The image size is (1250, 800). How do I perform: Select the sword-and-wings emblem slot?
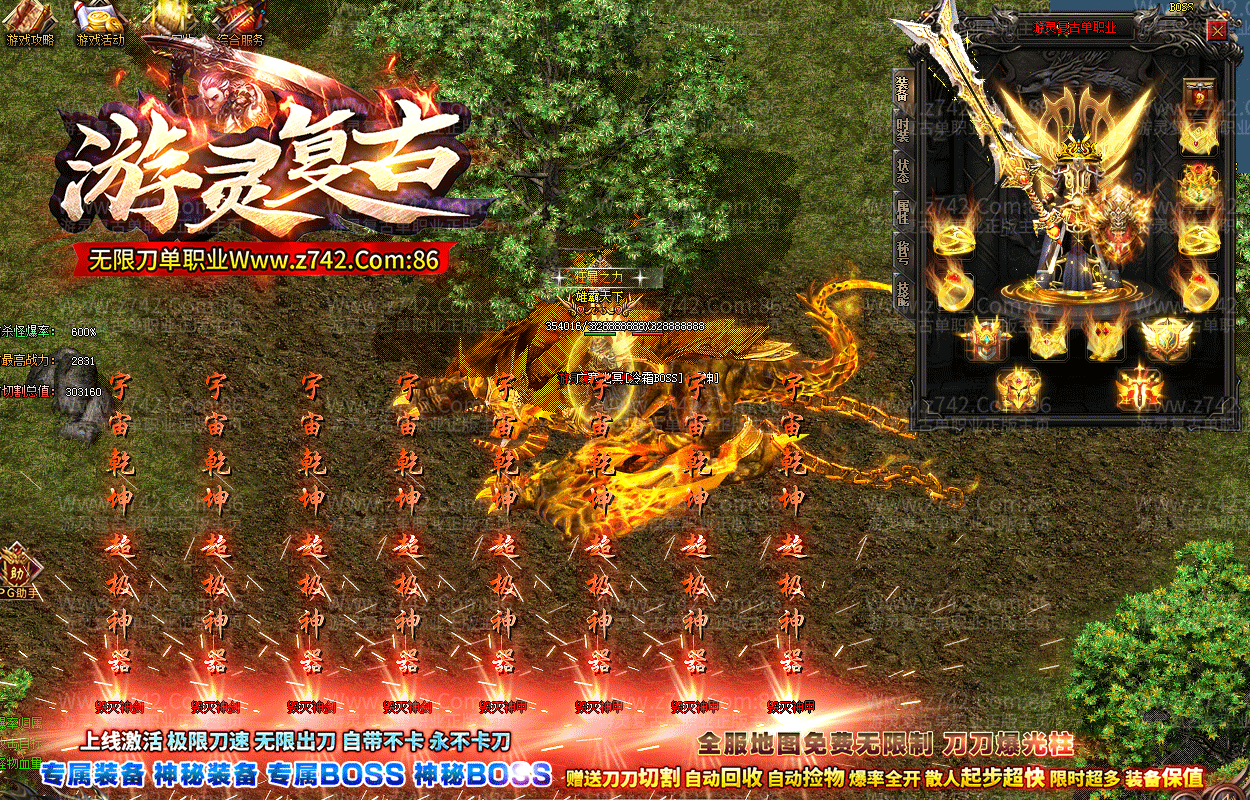click(1139, 388)
